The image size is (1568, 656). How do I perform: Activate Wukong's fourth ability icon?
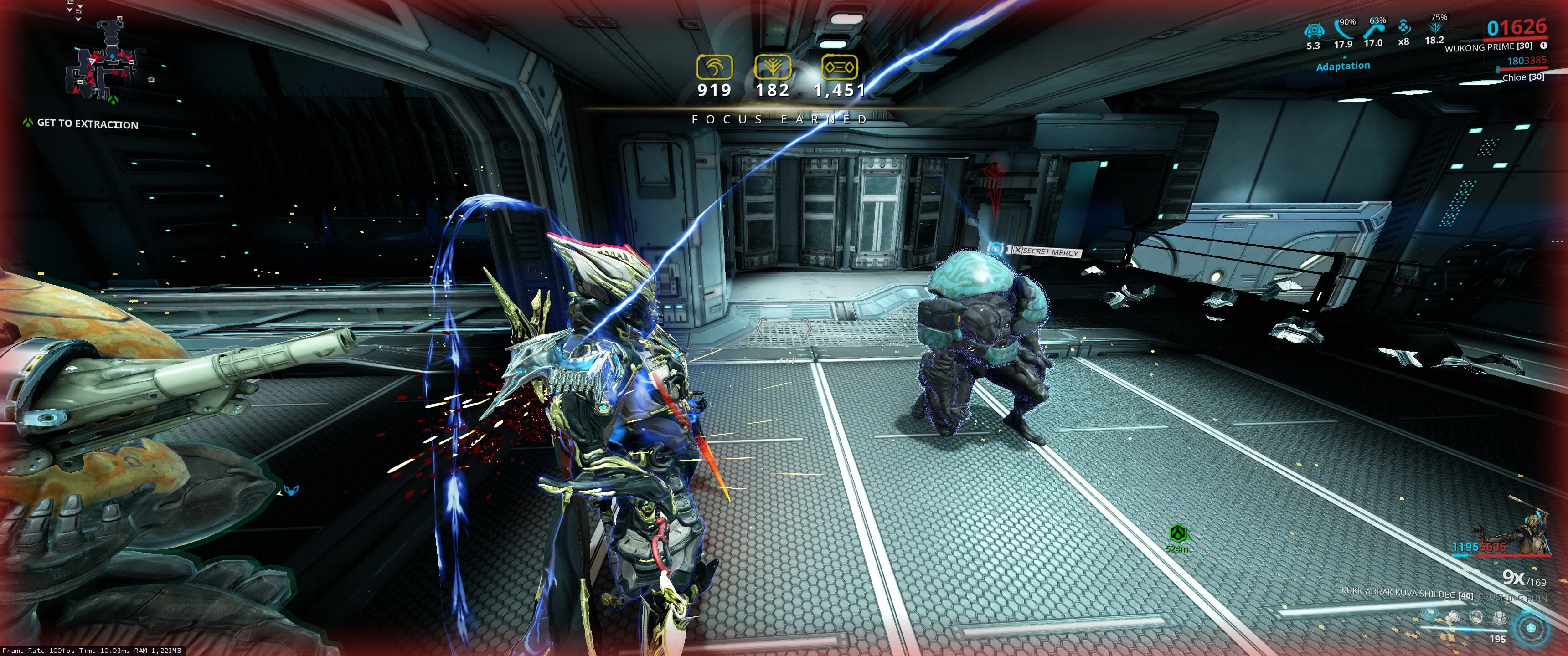1499,617
